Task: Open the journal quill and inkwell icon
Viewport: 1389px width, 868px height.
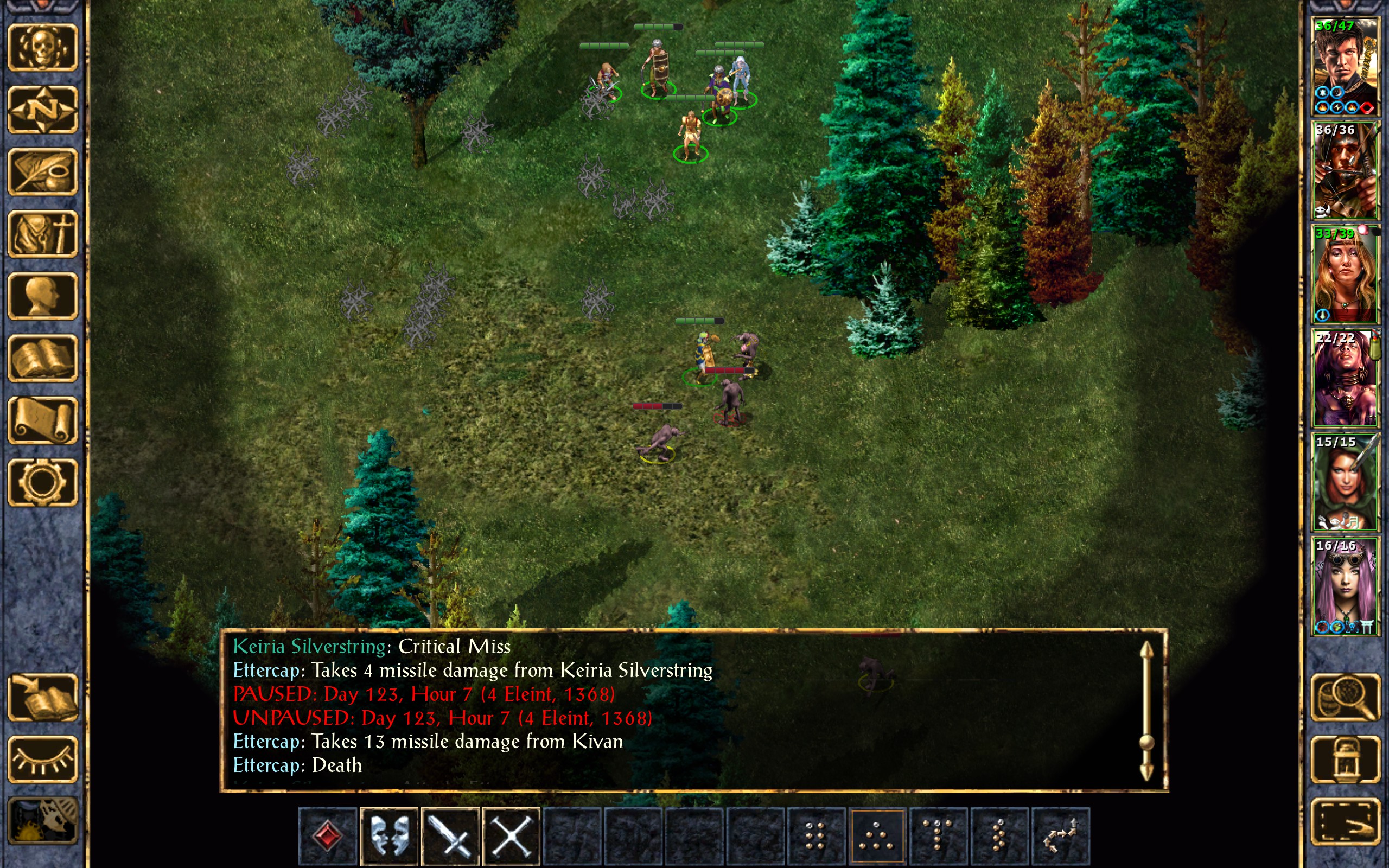Action: click(x=43, y=171)
